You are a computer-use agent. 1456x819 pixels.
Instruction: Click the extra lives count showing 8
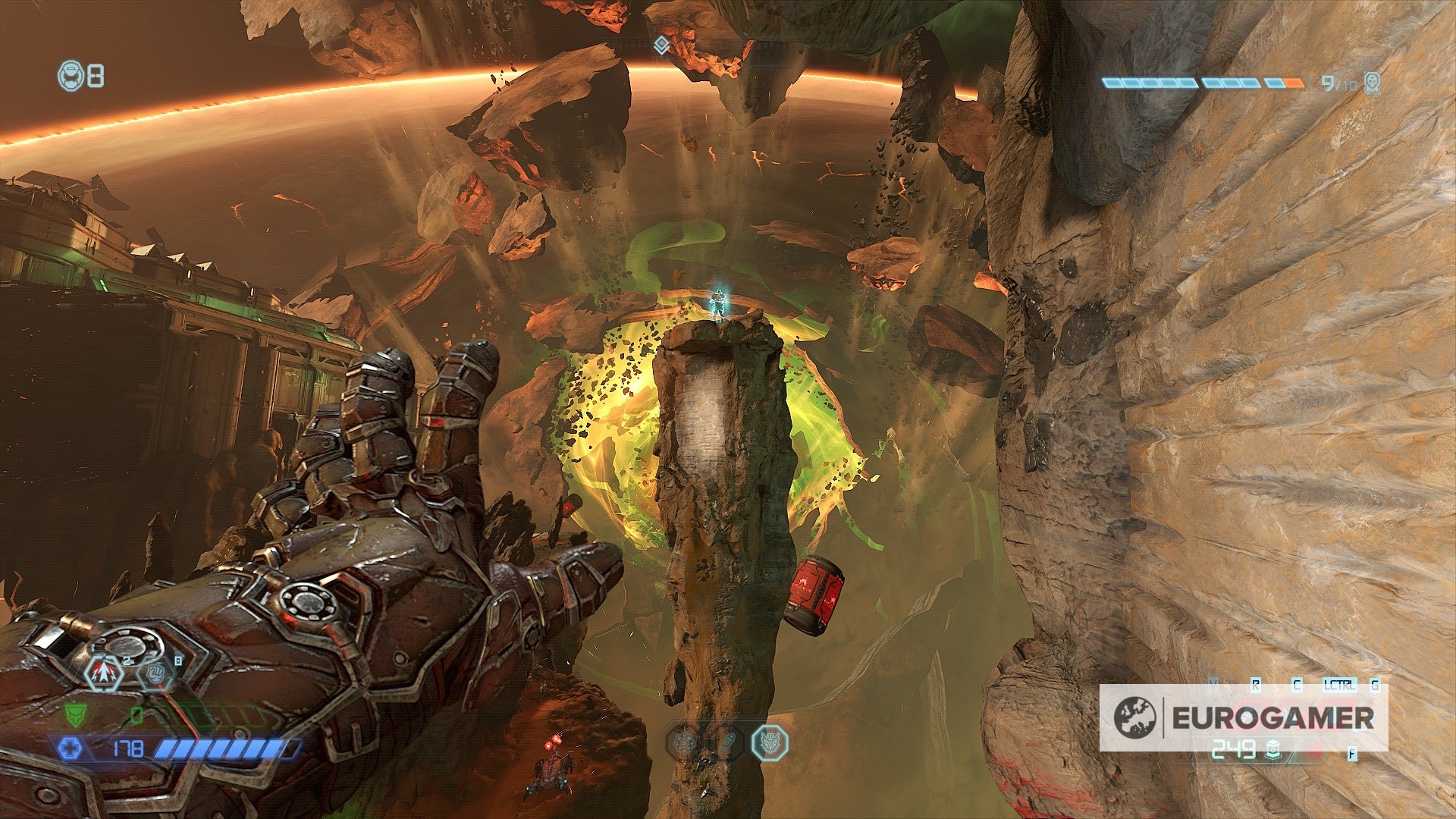pyautogui.click(x=95, y=76)
